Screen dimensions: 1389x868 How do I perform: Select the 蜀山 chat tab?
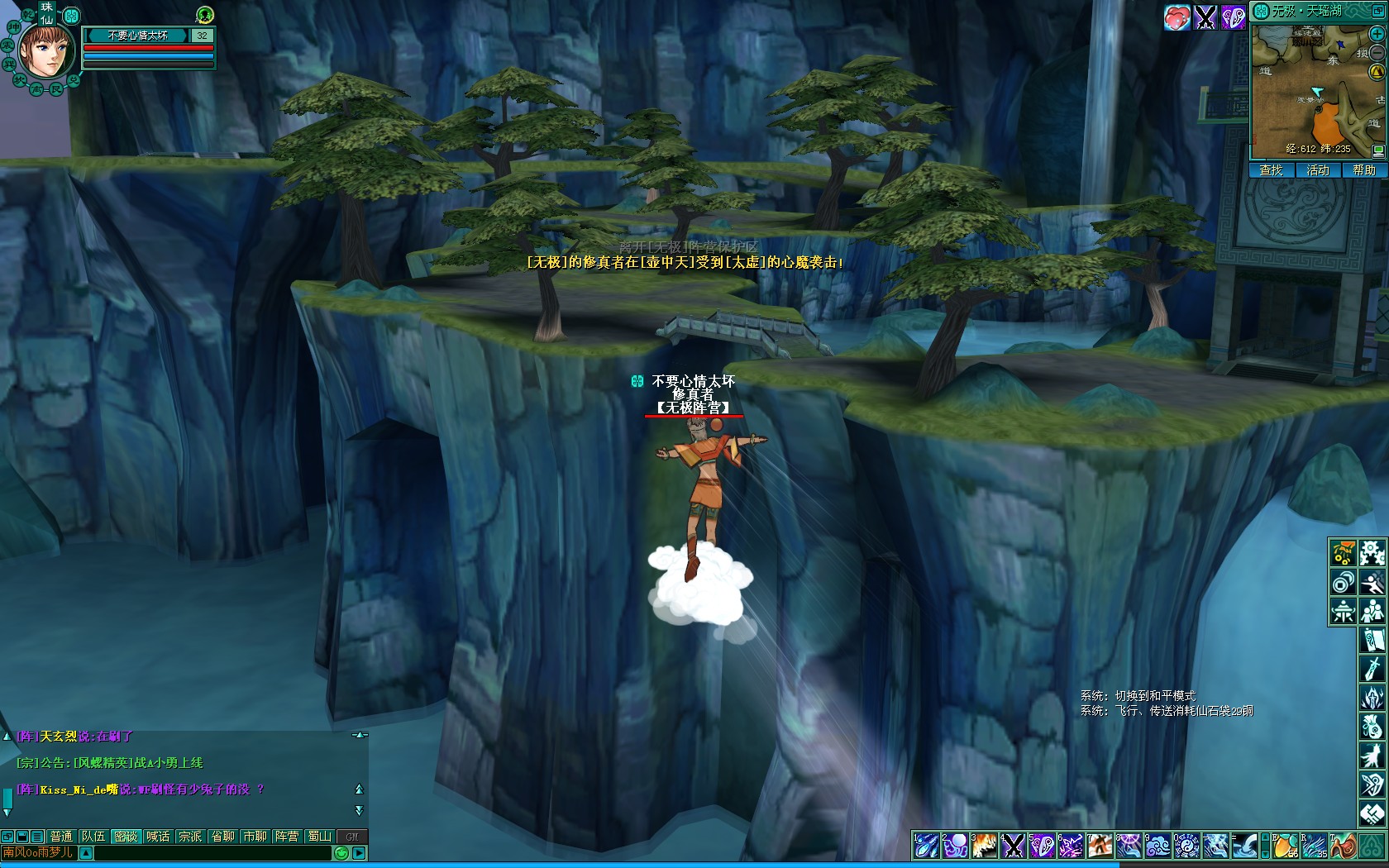[x=319, y=837]
